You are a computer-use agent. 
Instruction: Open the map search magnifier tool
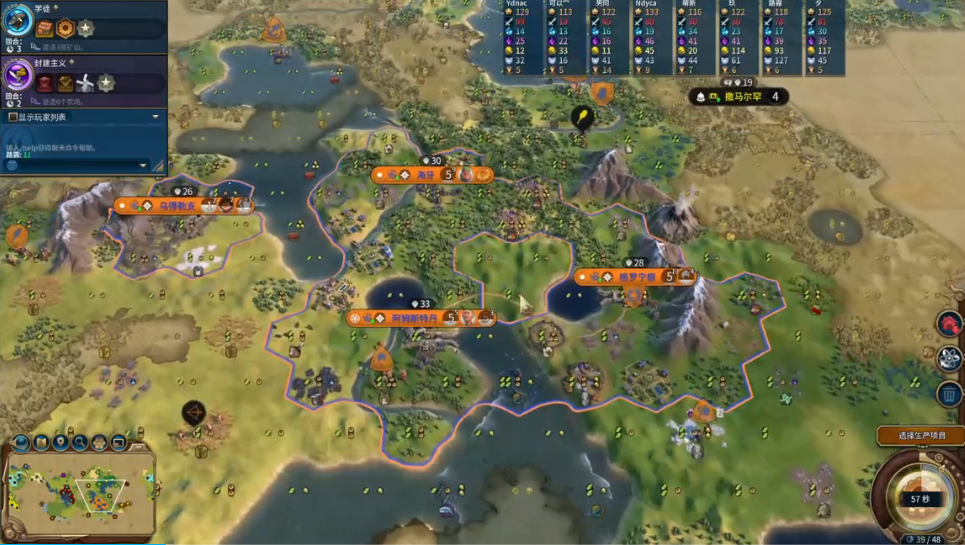coord(80,442)
